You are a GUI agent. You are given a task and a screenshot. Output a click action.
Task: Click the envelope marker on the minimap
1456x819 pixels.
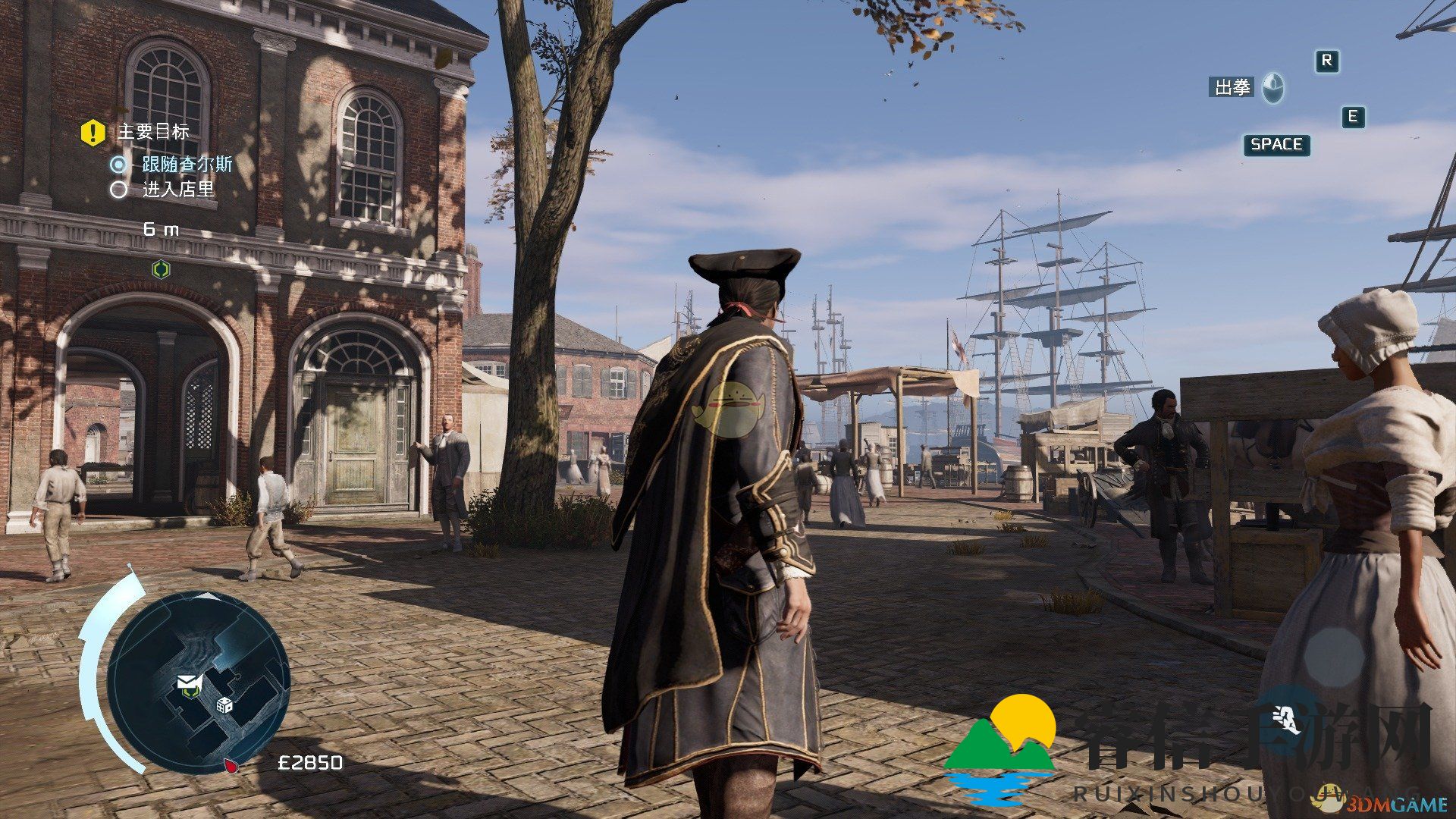coord(187,682)
